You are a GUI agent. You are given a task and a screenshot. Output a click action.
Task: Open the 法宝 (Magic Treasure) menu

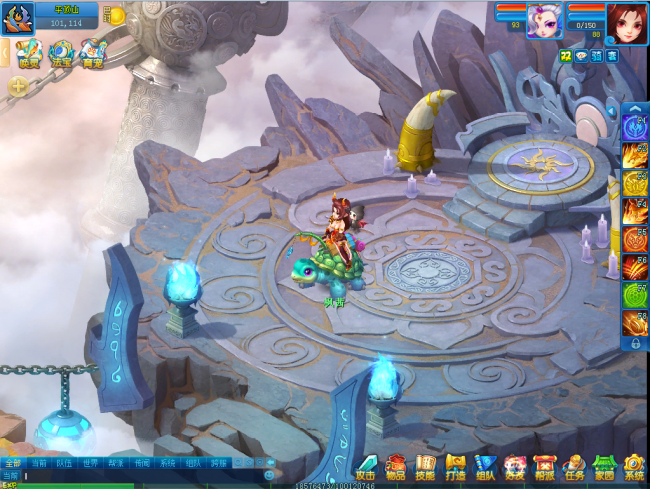pyautogui.click(x=61, y=52)
